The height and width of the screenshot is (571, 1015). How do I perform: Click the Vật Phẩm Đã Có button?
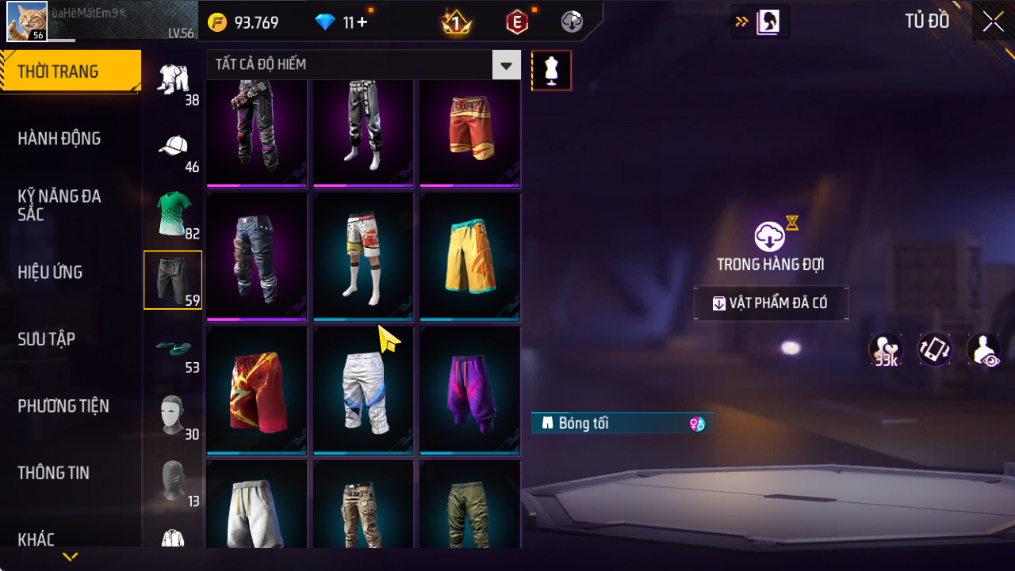771,304
